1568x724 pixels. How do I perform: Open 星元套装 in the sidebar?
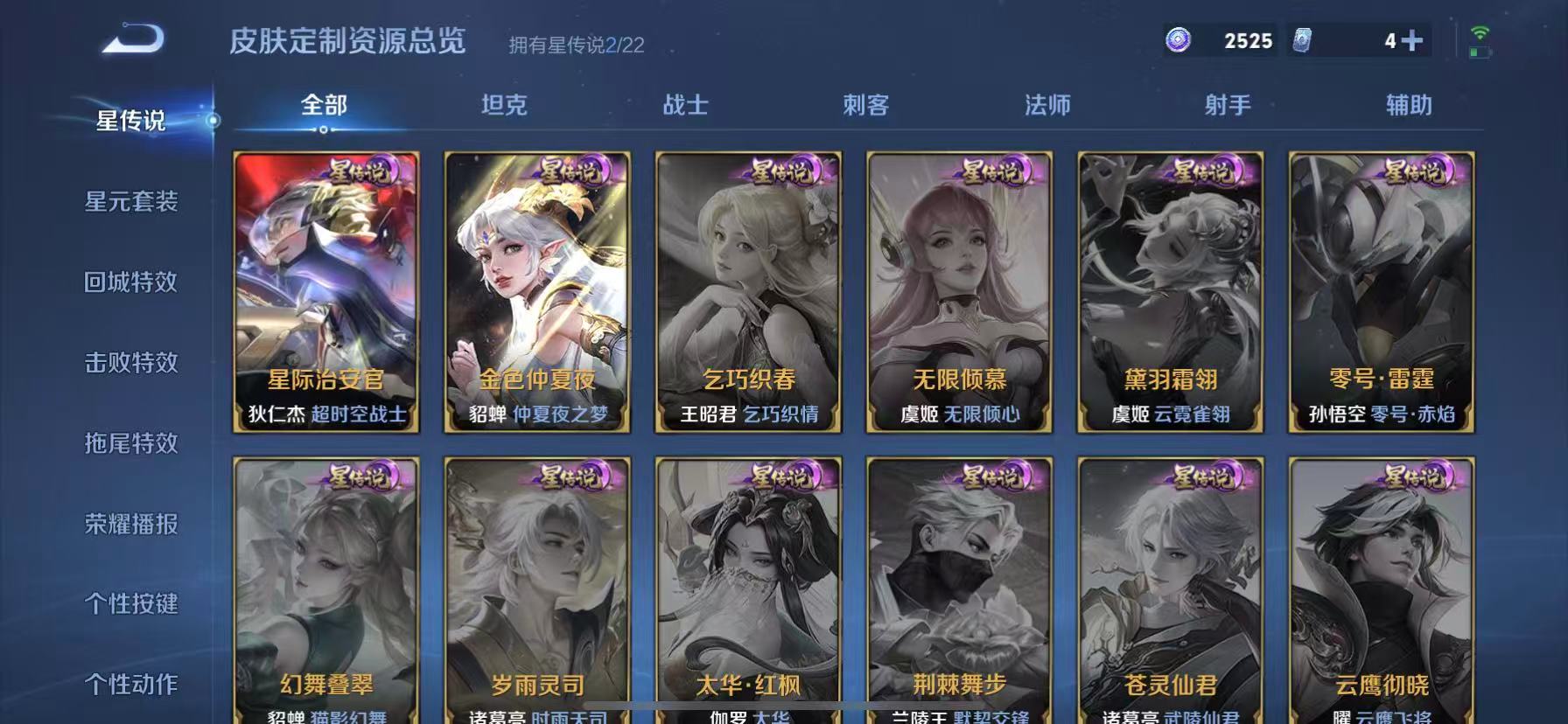131,202
